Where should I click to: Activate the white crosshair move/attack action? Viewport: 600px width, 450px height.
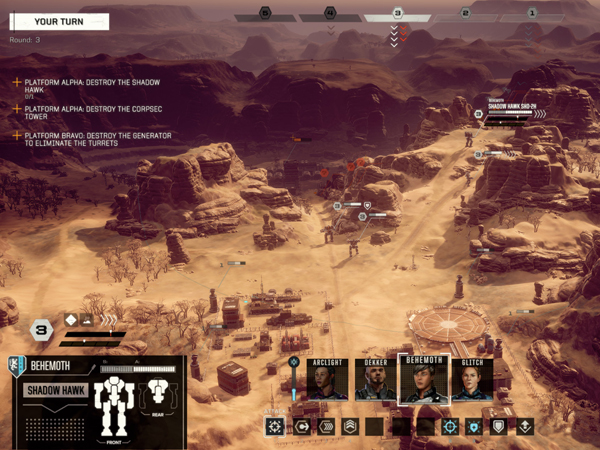[x=274, y=426]
